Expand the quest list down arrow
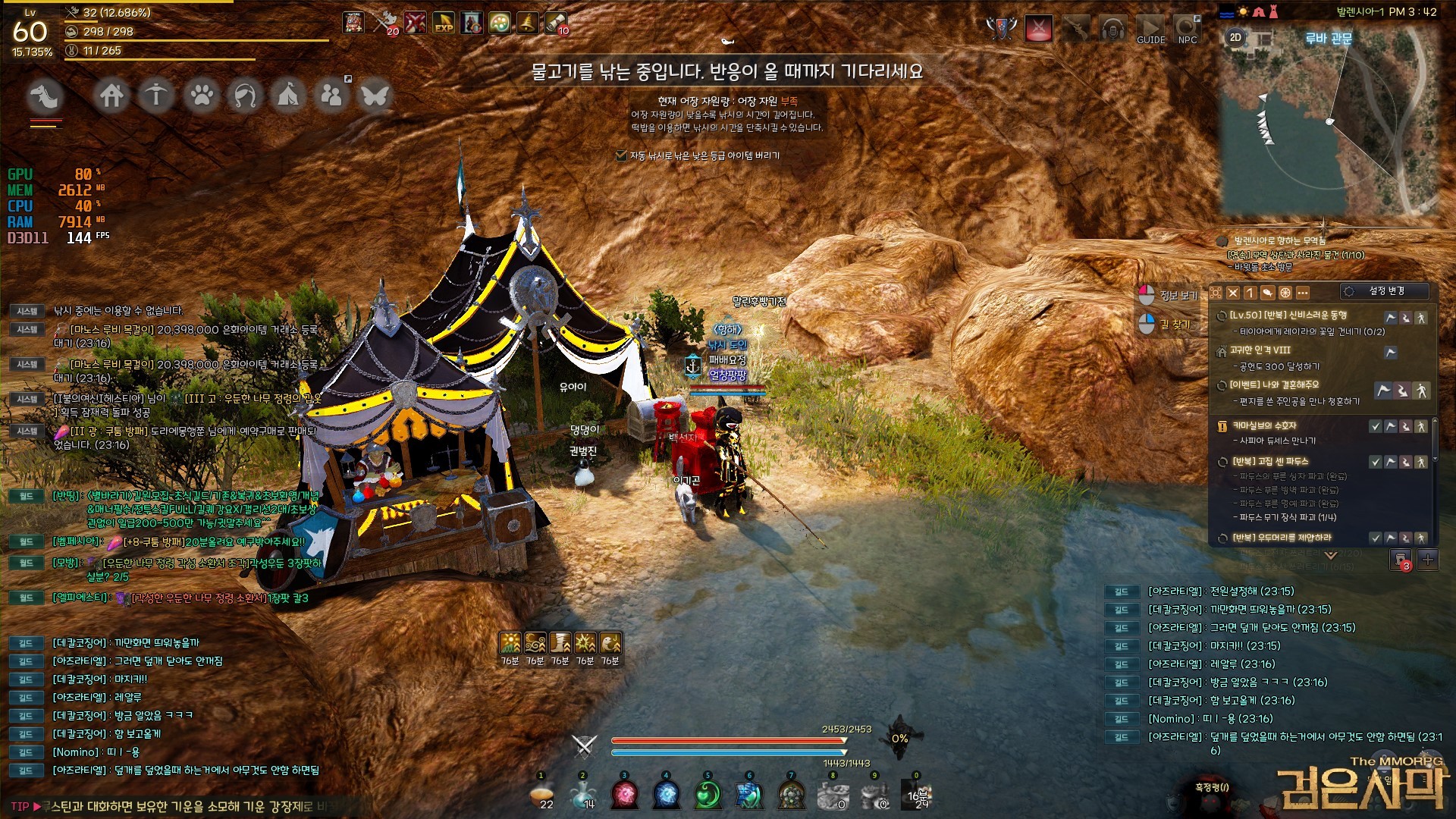Image resolution: width=1456 pixels, height=819 pixels. click(1331, 555)
